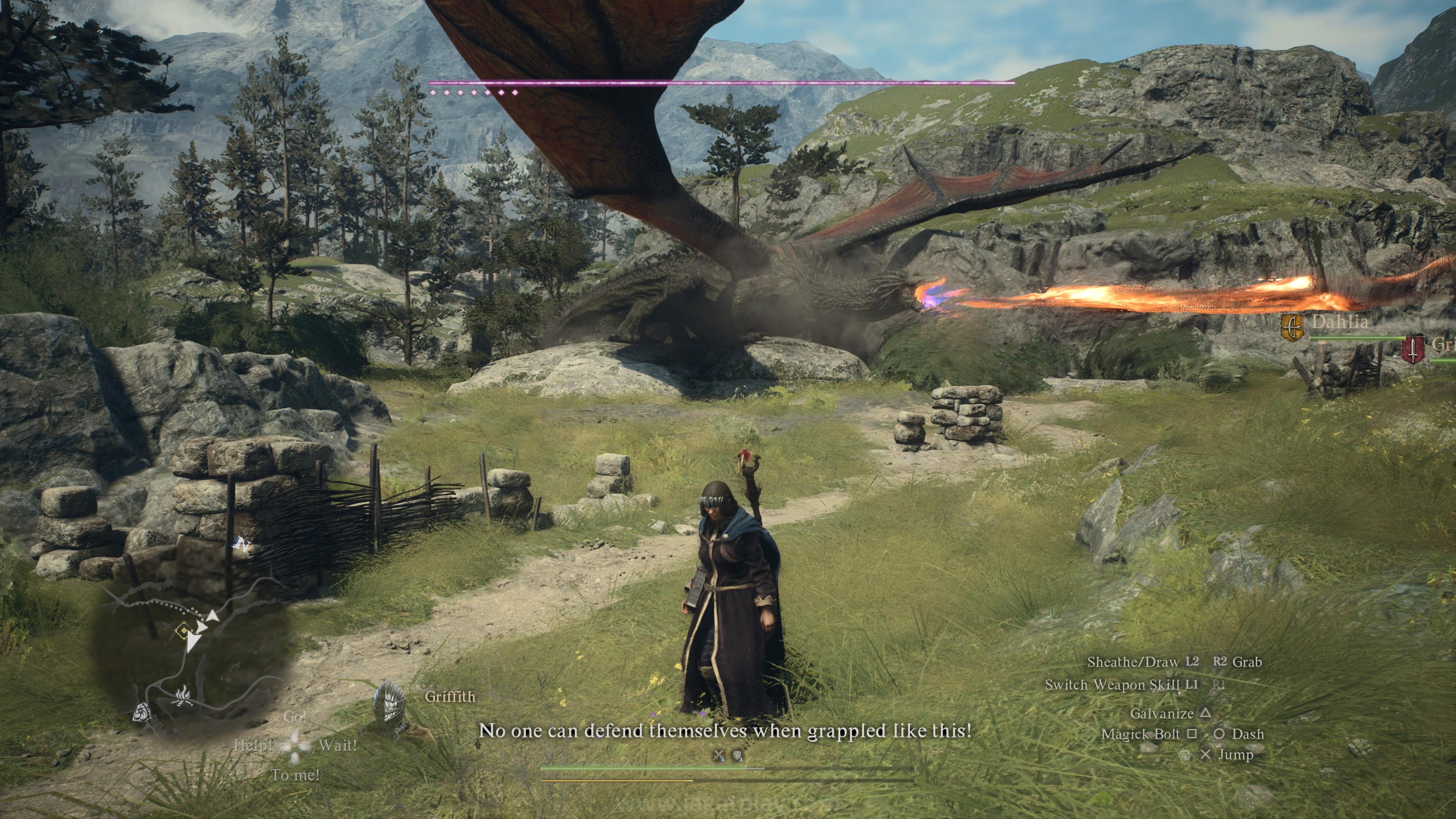This screenshot has height=819, width=1456.
Task: Use the Magick Bolt skill label
Action: point(1141,734)
